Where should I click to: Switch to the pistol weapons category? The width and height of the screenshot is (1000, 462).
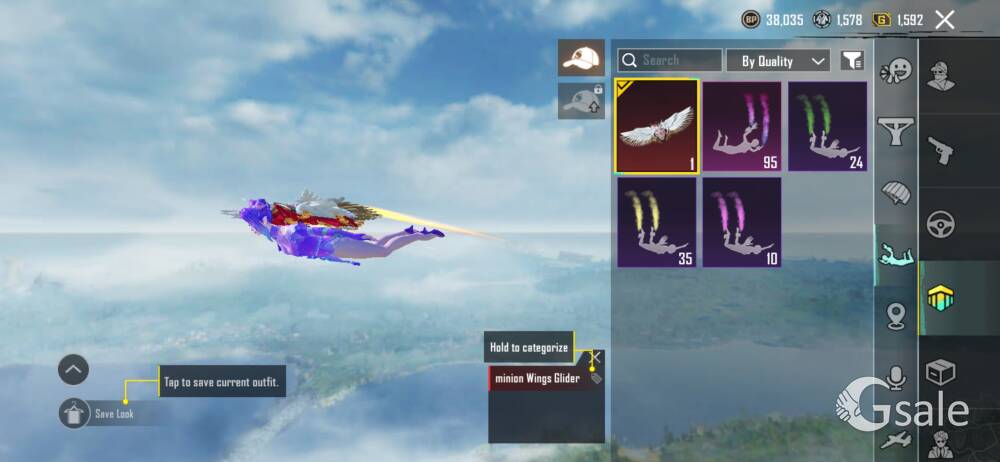[x=940, y=150]
